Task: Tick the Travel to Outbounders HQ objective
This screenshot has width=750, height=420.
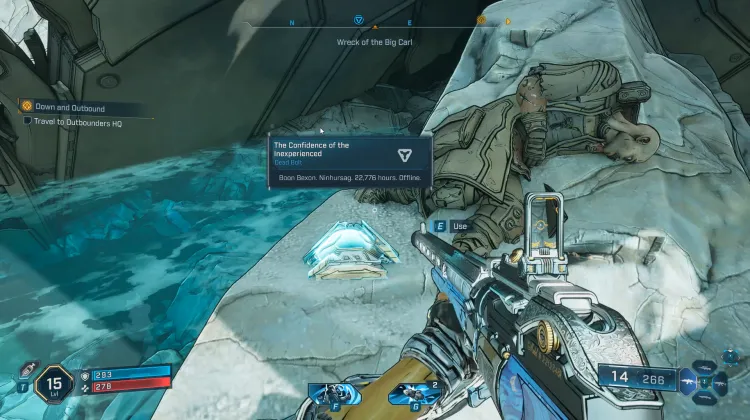Action: tap(29, 121)
